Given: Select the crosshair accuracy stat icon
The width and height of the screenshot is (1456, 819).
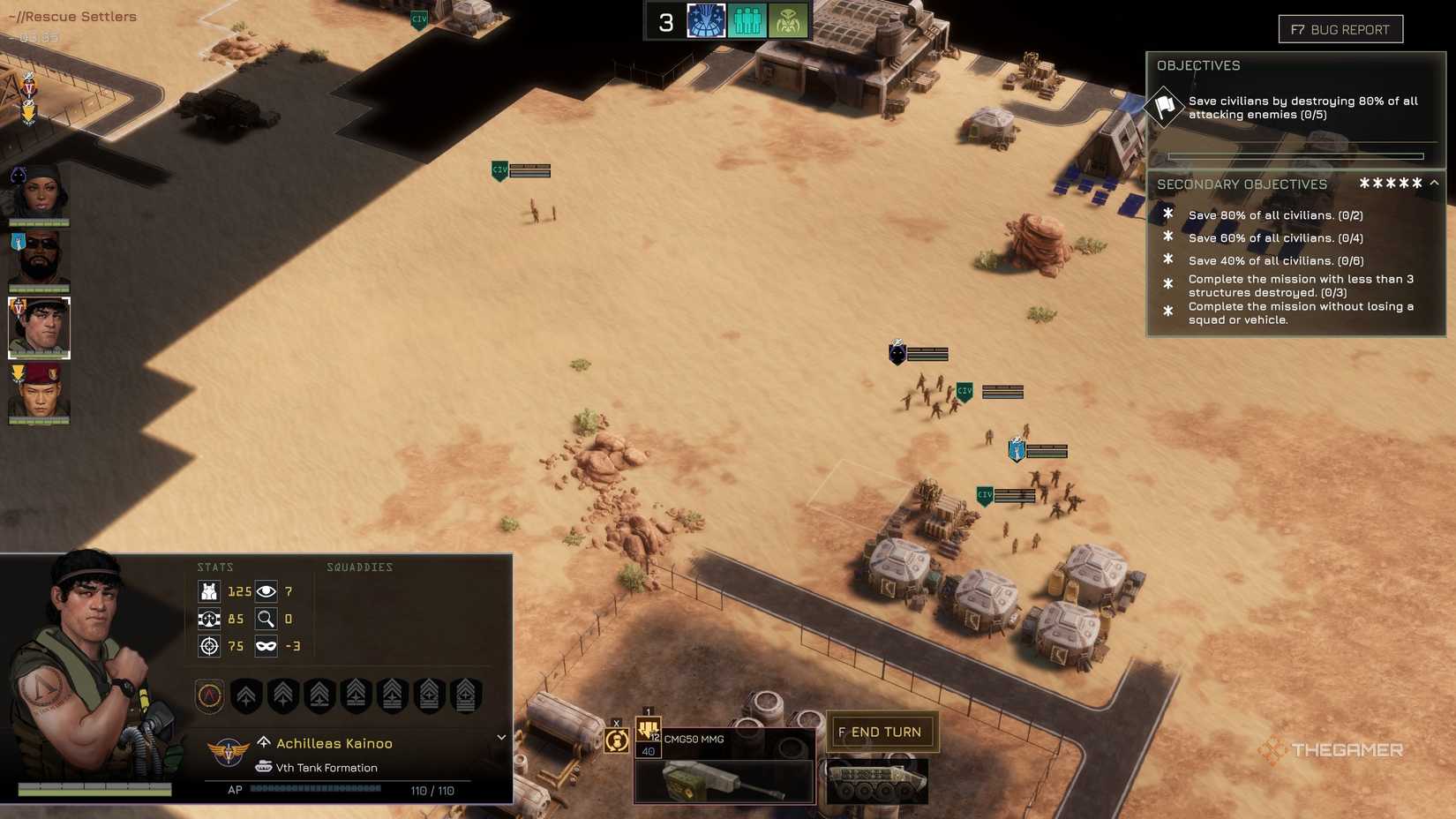Looking at the screenshot, I should pos(209,646).
